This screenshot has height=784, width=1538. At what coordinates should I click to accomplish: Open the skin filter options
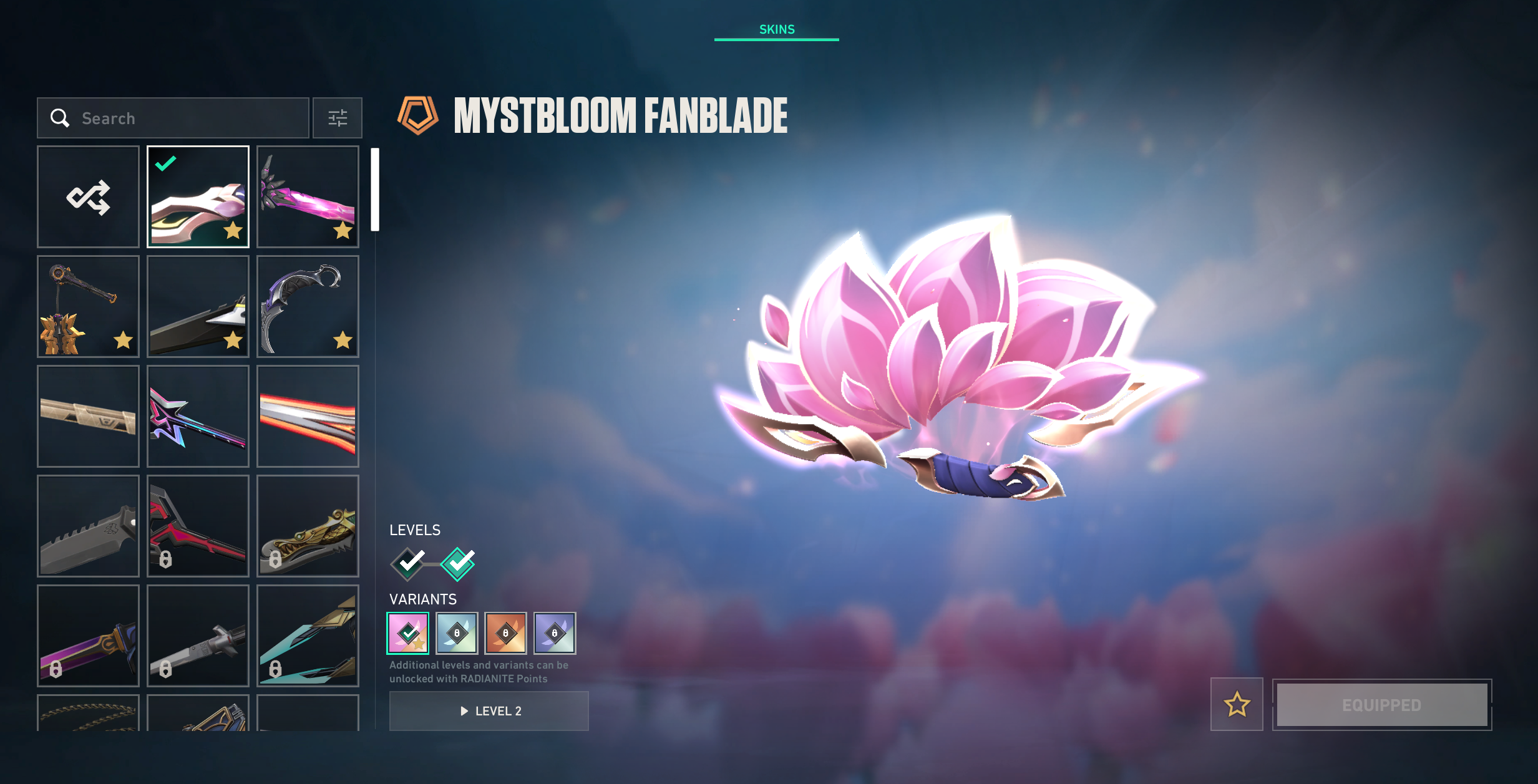pyautogui.click(x=337, y=118)
